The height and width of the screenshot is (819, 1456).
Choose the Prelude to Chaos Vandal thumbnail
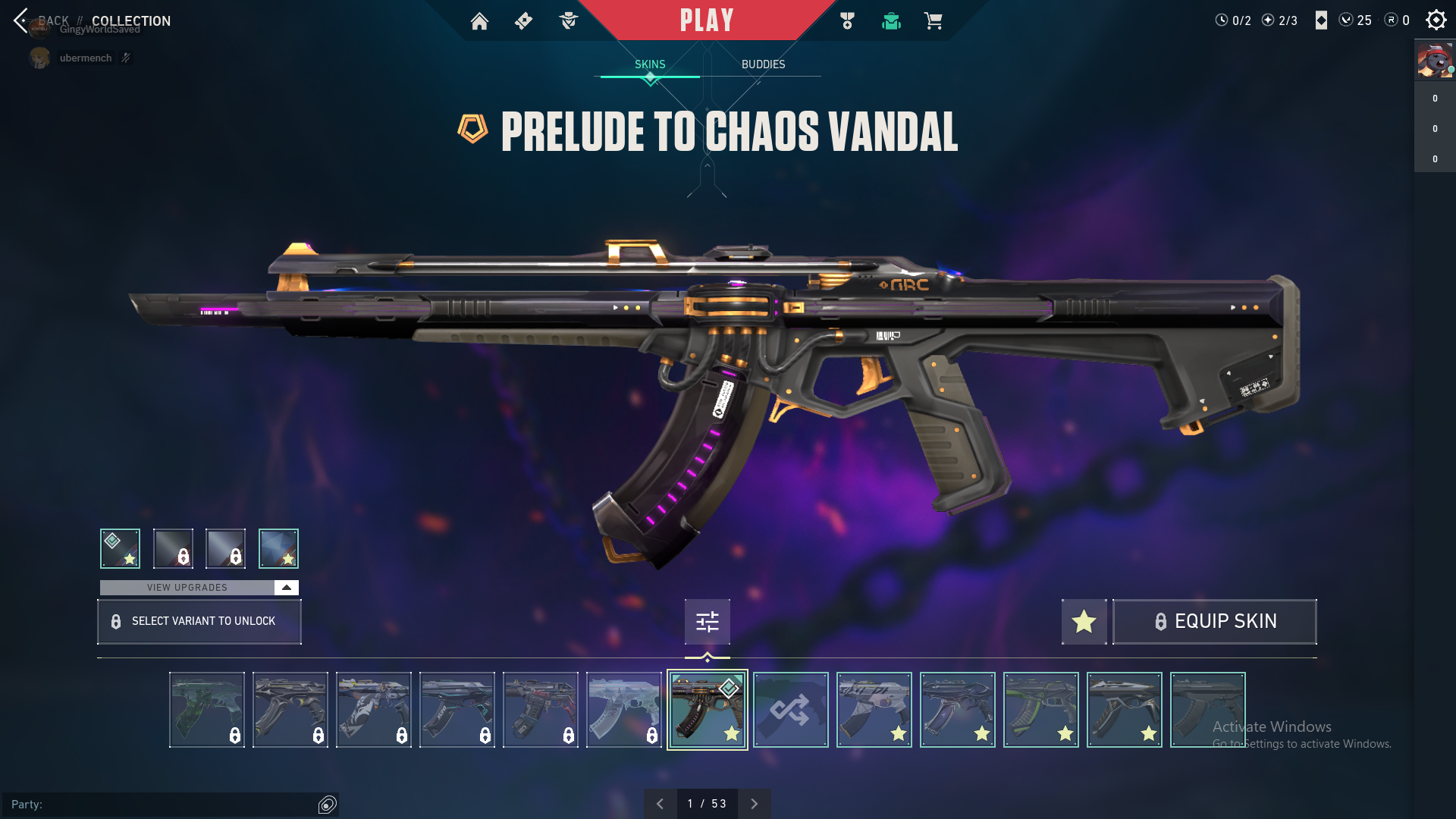point(707,710)
